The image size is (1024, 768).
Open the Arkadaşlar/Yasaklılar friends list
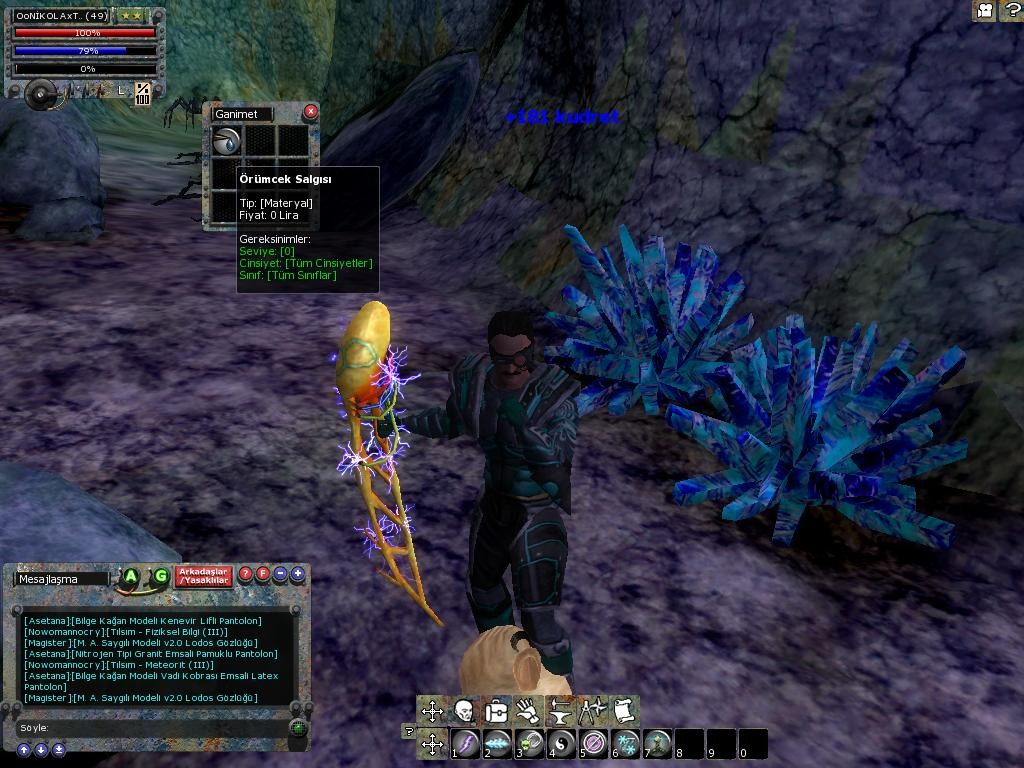coord(204,576)
